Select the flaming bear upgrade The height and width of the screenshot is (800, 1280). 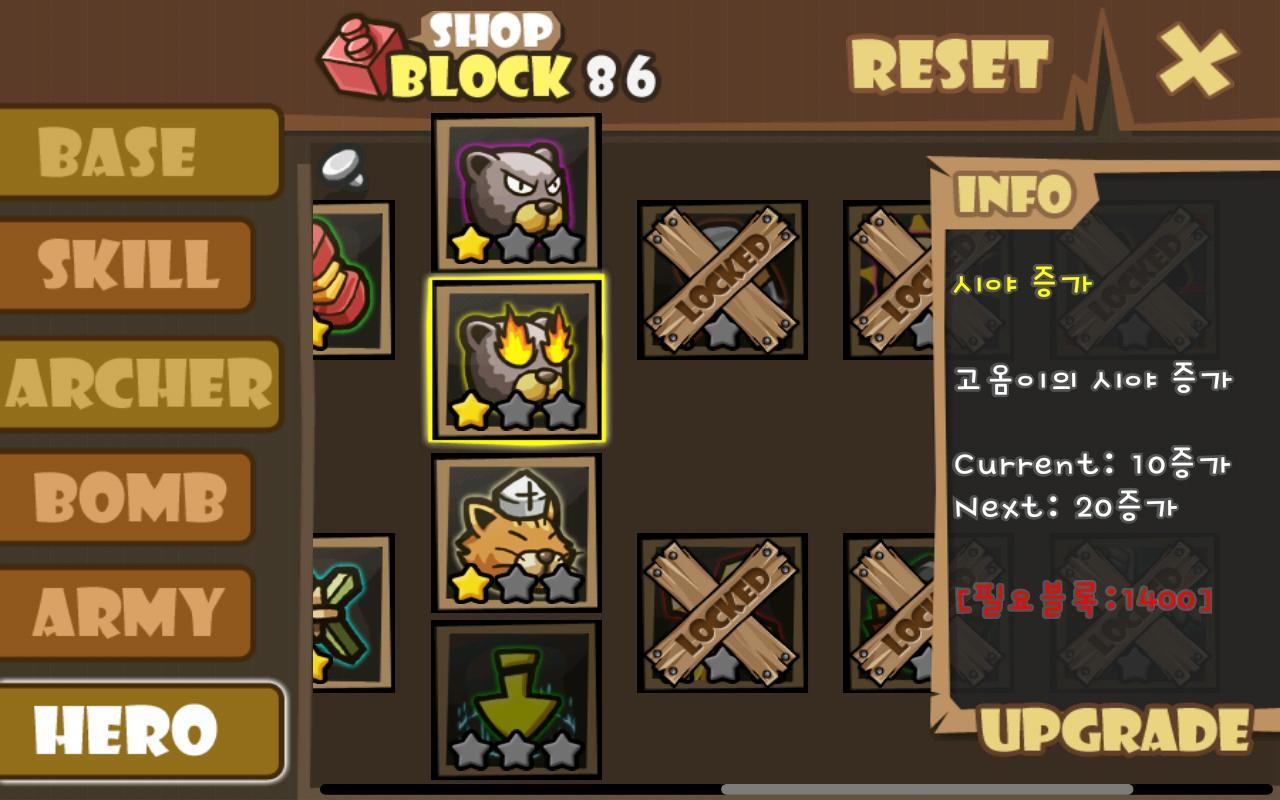coord(516,360)
